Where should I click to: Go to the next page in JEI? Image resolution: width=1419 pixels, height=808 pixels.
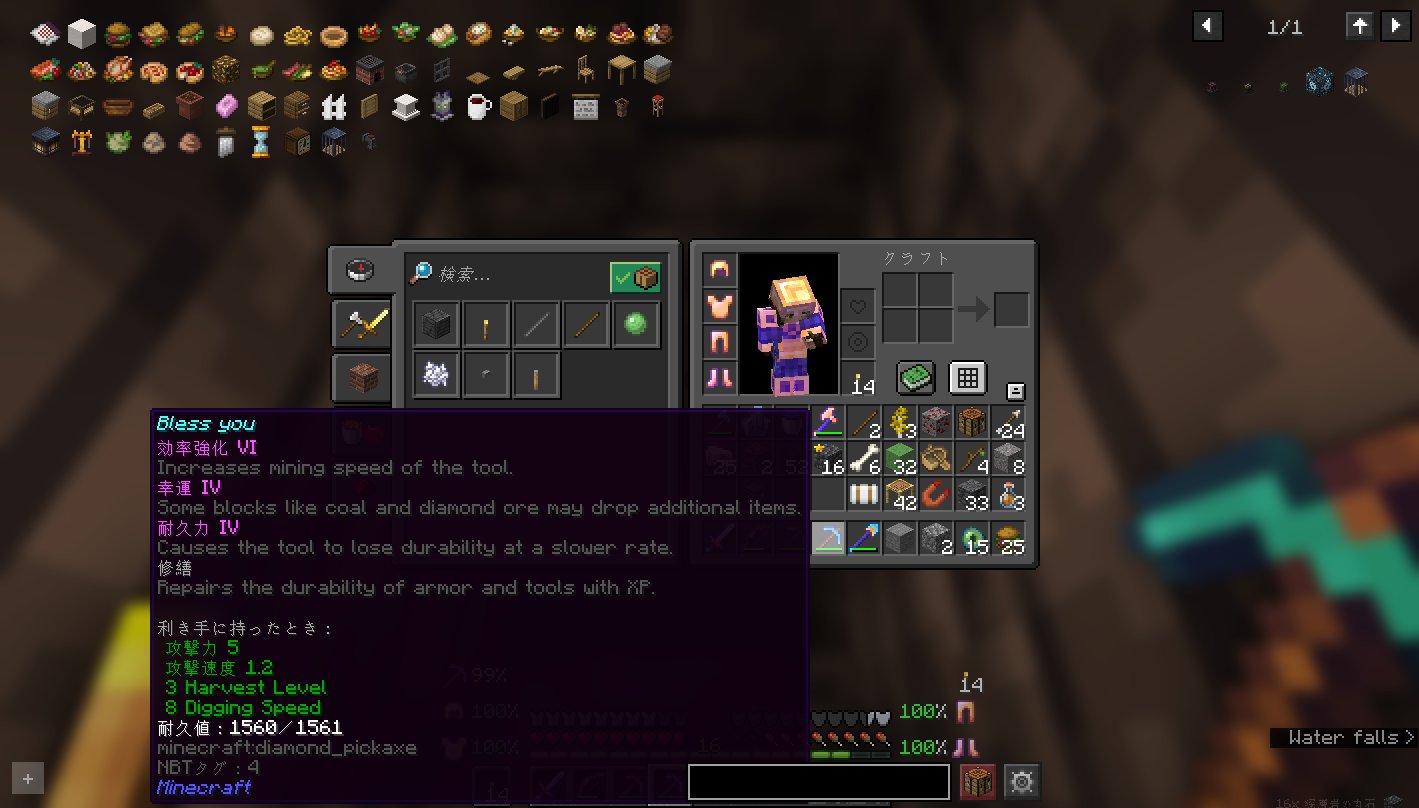[1396, 27]
